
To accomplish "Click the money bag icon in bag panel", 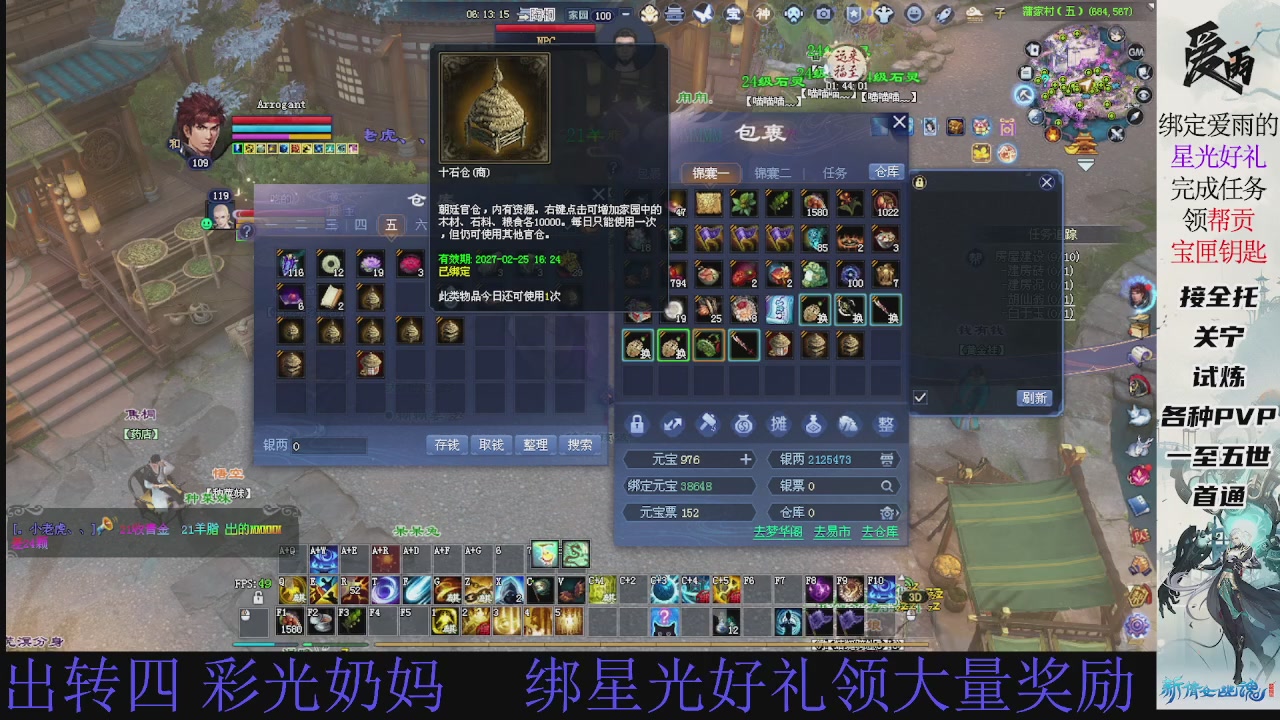I will tap(745, 424).
